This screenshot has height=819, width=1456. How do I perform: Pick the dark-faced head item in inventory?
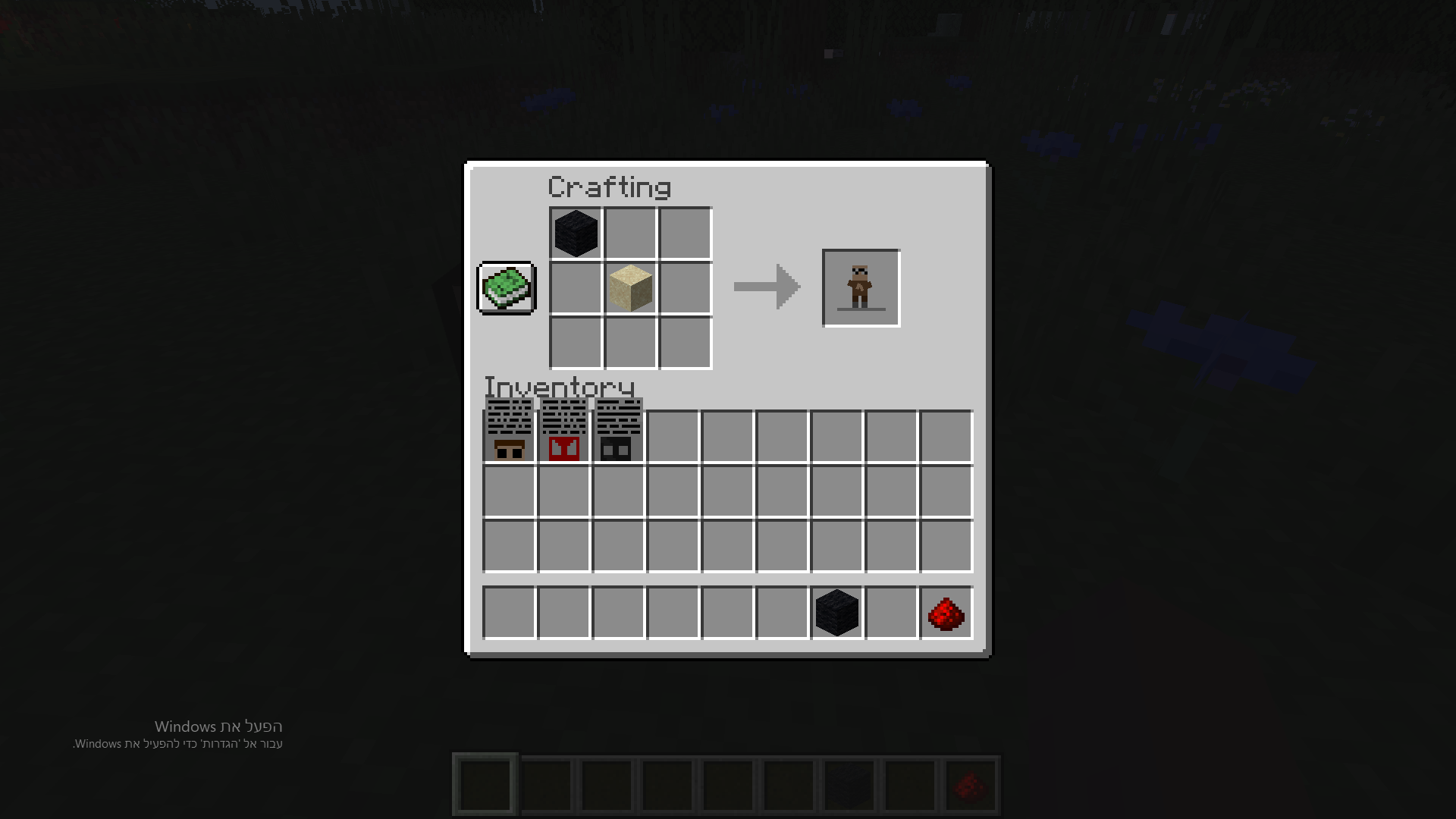(617, 433)
